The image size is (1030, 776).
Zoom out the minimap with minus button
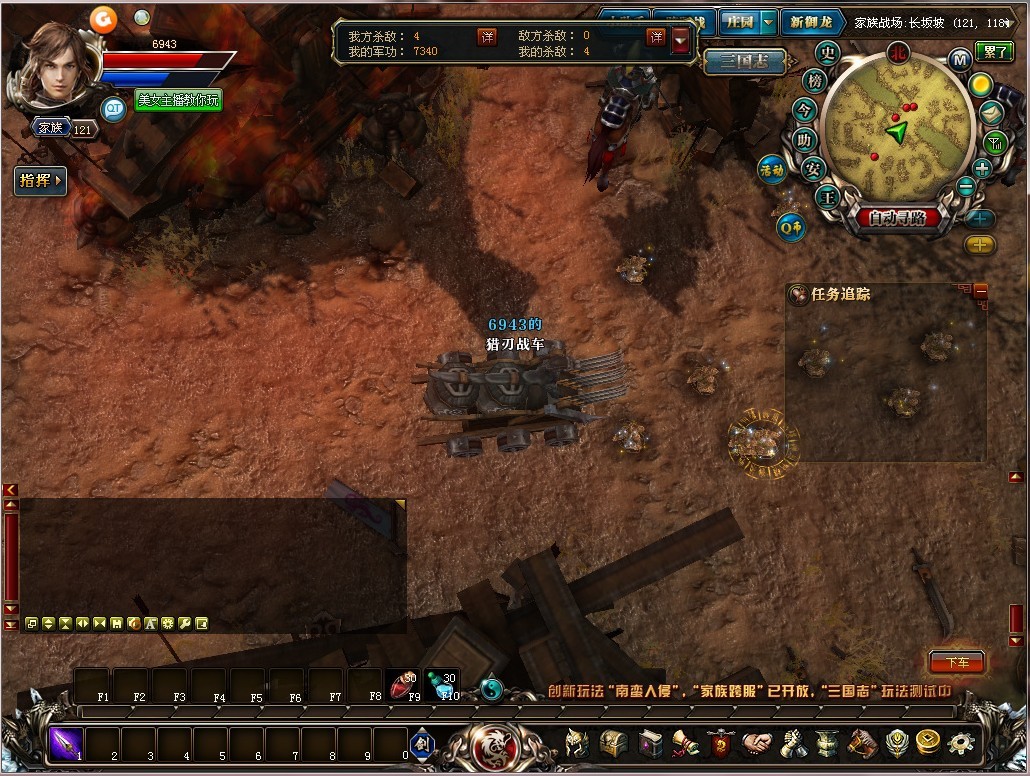(966, 186)
